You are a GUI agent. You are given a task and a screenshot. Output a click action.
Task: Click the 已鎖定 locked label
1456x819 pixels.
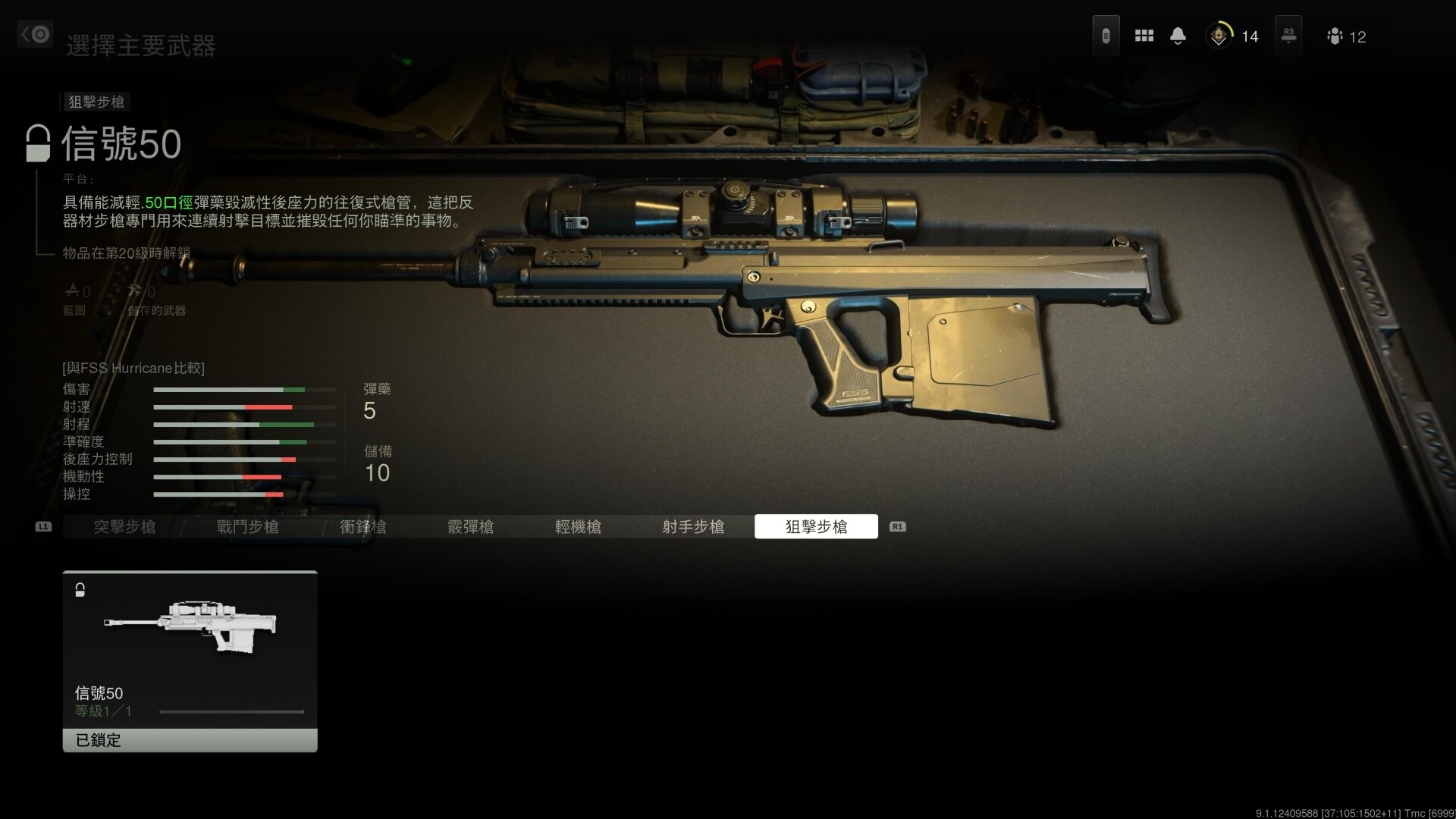(97, 740)
